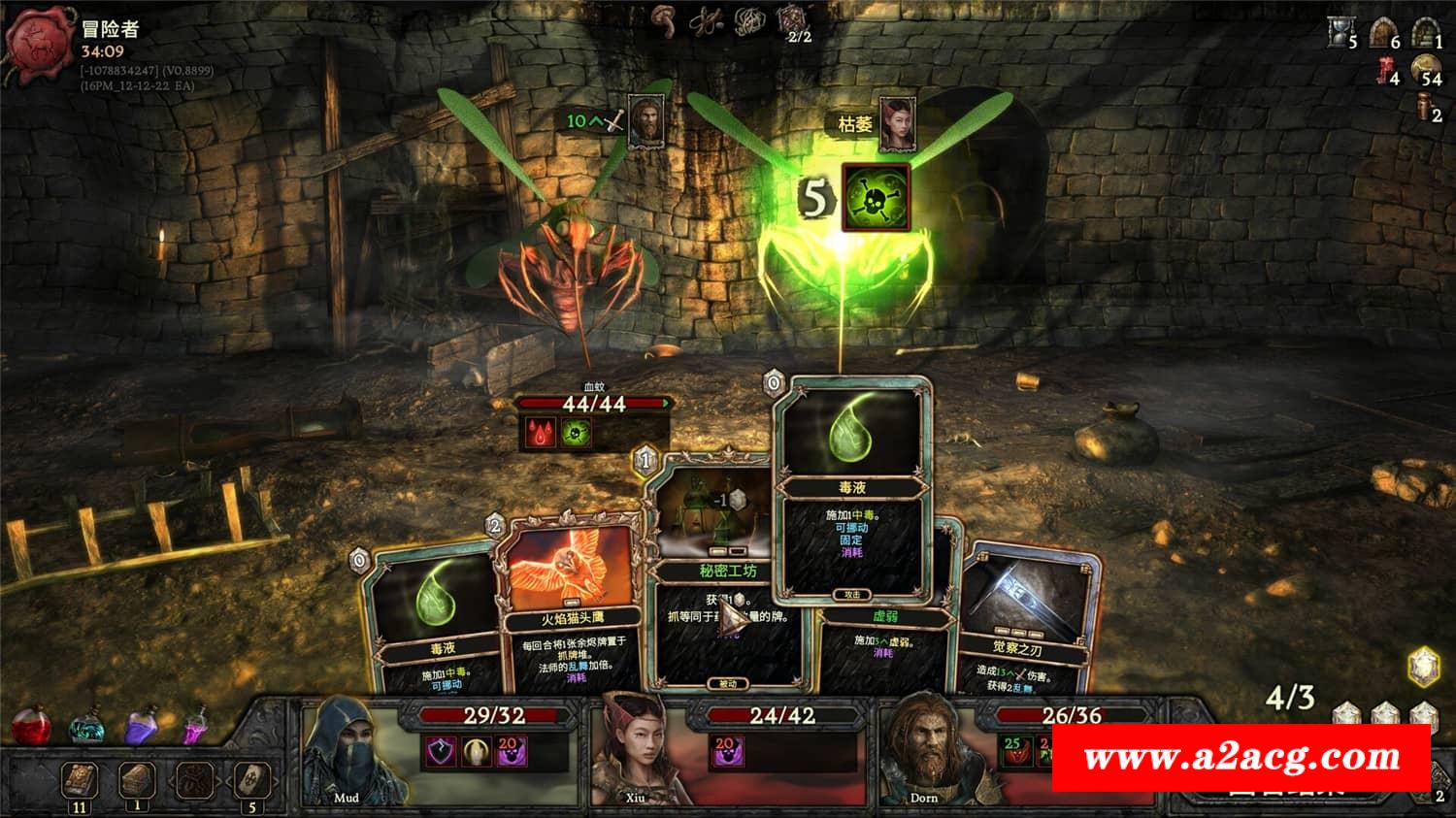Image resolution: width=1456 pixels, height=818 pixels.
Task: Open the draw pile showing 11 cards
Action: coord(80,779)
